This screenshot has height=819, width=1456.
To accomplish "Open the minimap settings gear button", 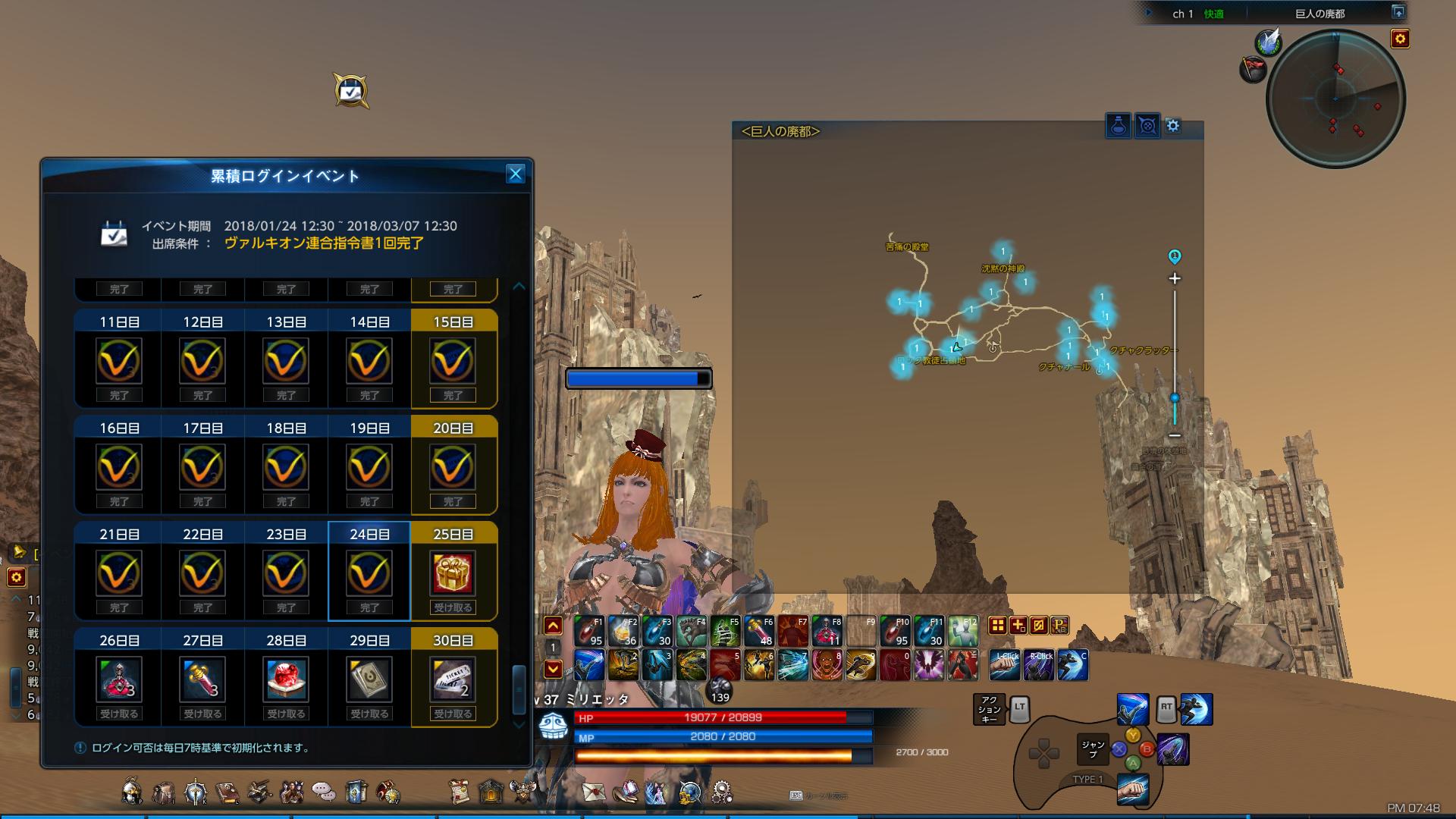I will click(x=1400, y=39).
